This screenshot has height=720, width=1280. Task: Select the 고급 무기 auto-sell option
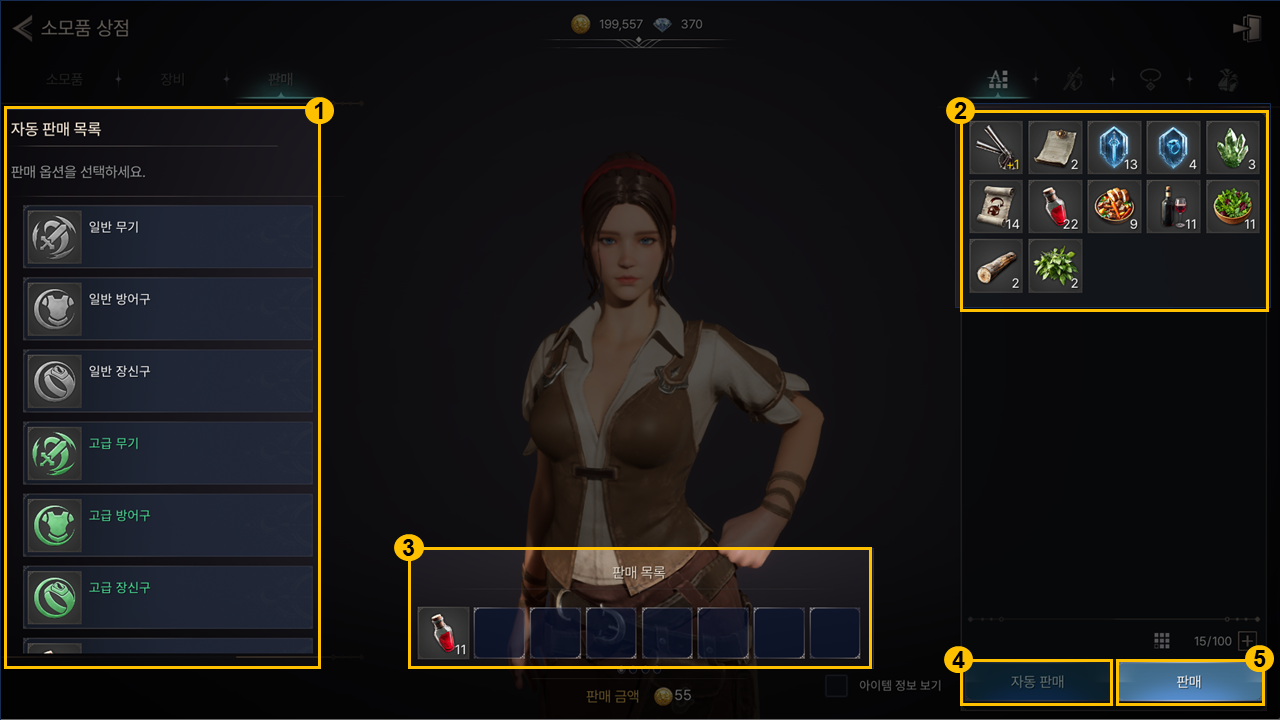pos(168,452)
